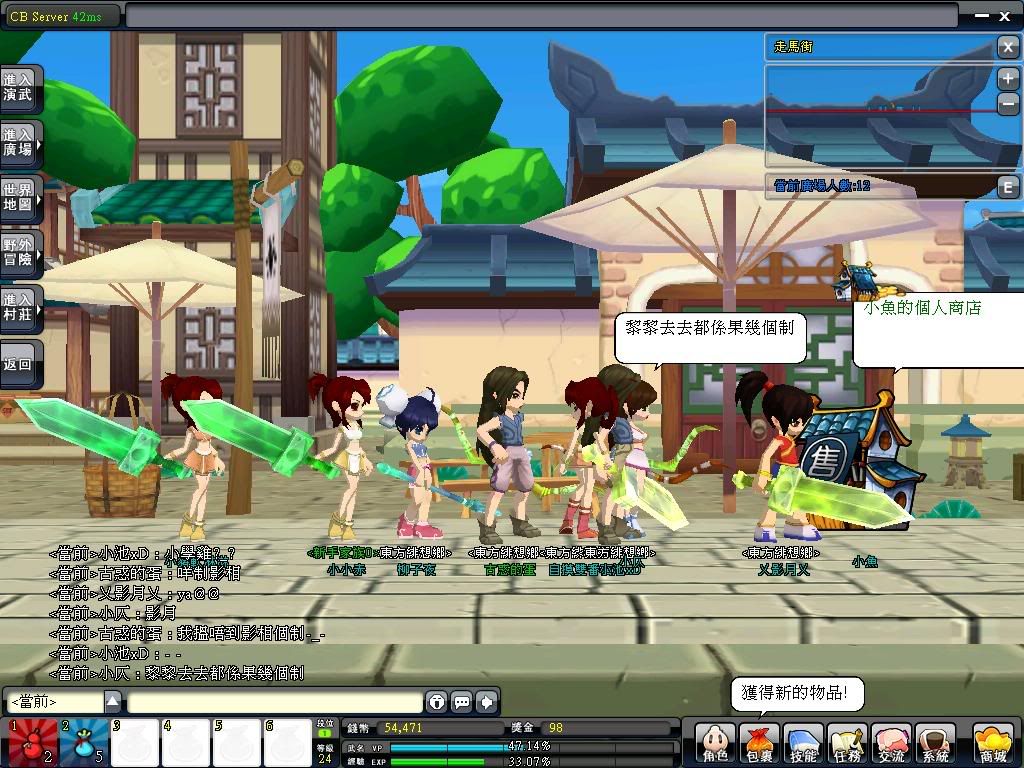Open the 交流 social menu

(891, 745)
